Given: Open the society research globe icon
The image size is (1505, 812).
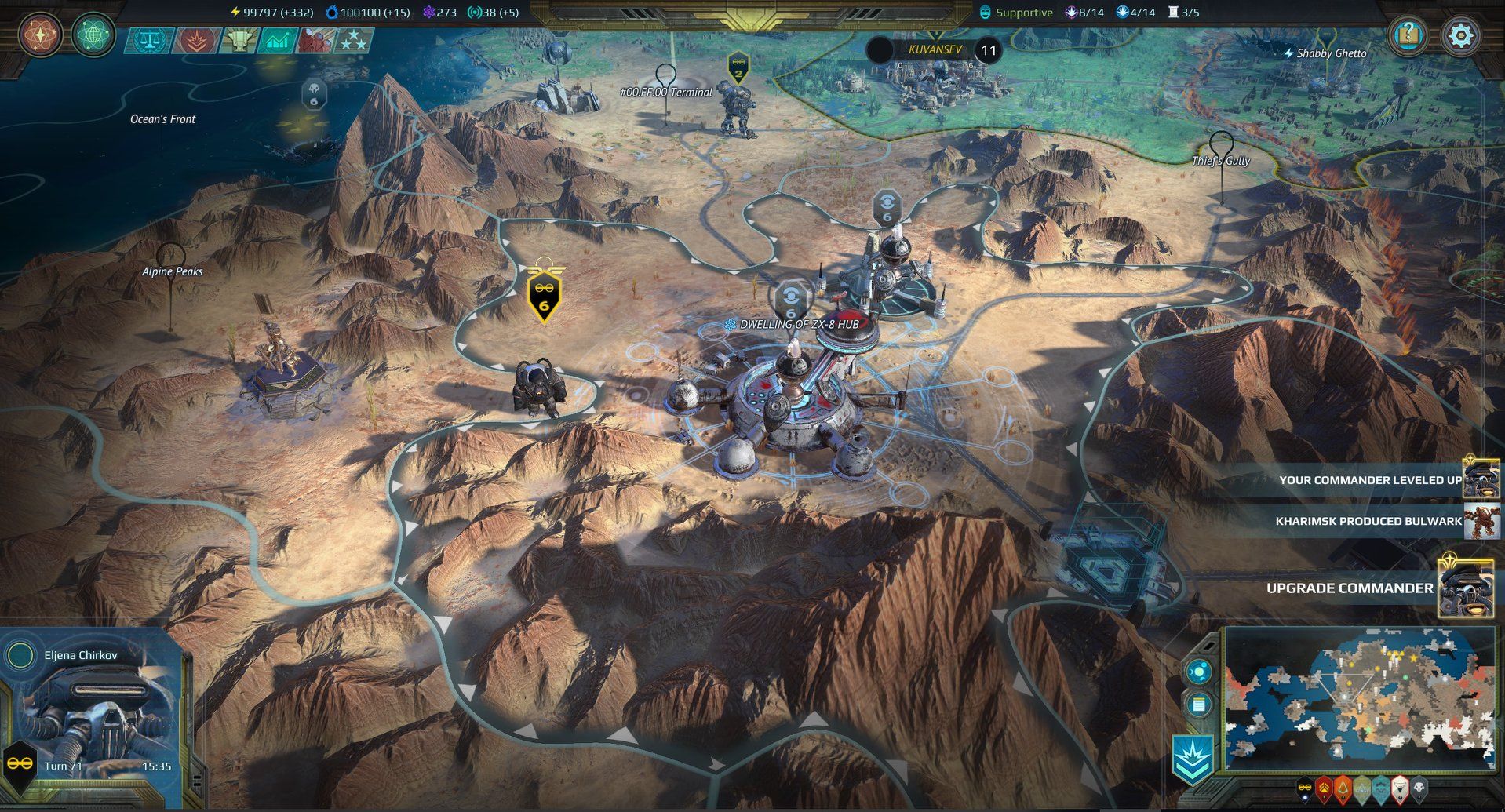Looking at the screenshot, I should pos(93,35).
